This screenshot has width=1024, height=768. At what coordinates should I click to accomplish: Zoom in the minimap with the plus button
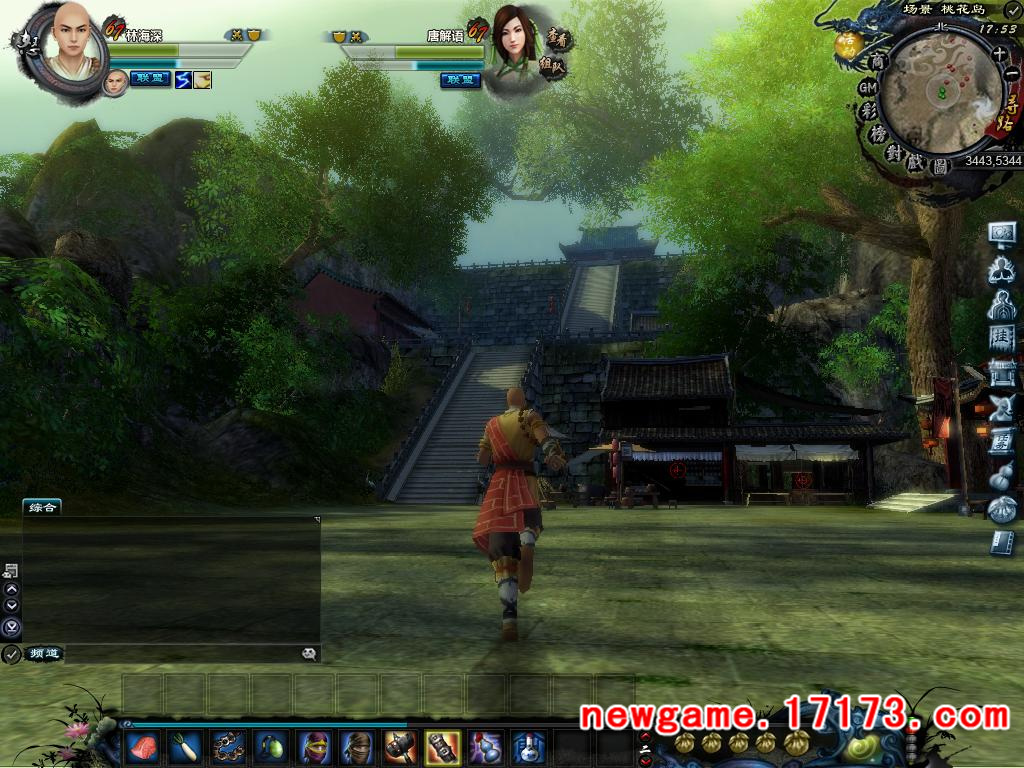coord(999,54)
